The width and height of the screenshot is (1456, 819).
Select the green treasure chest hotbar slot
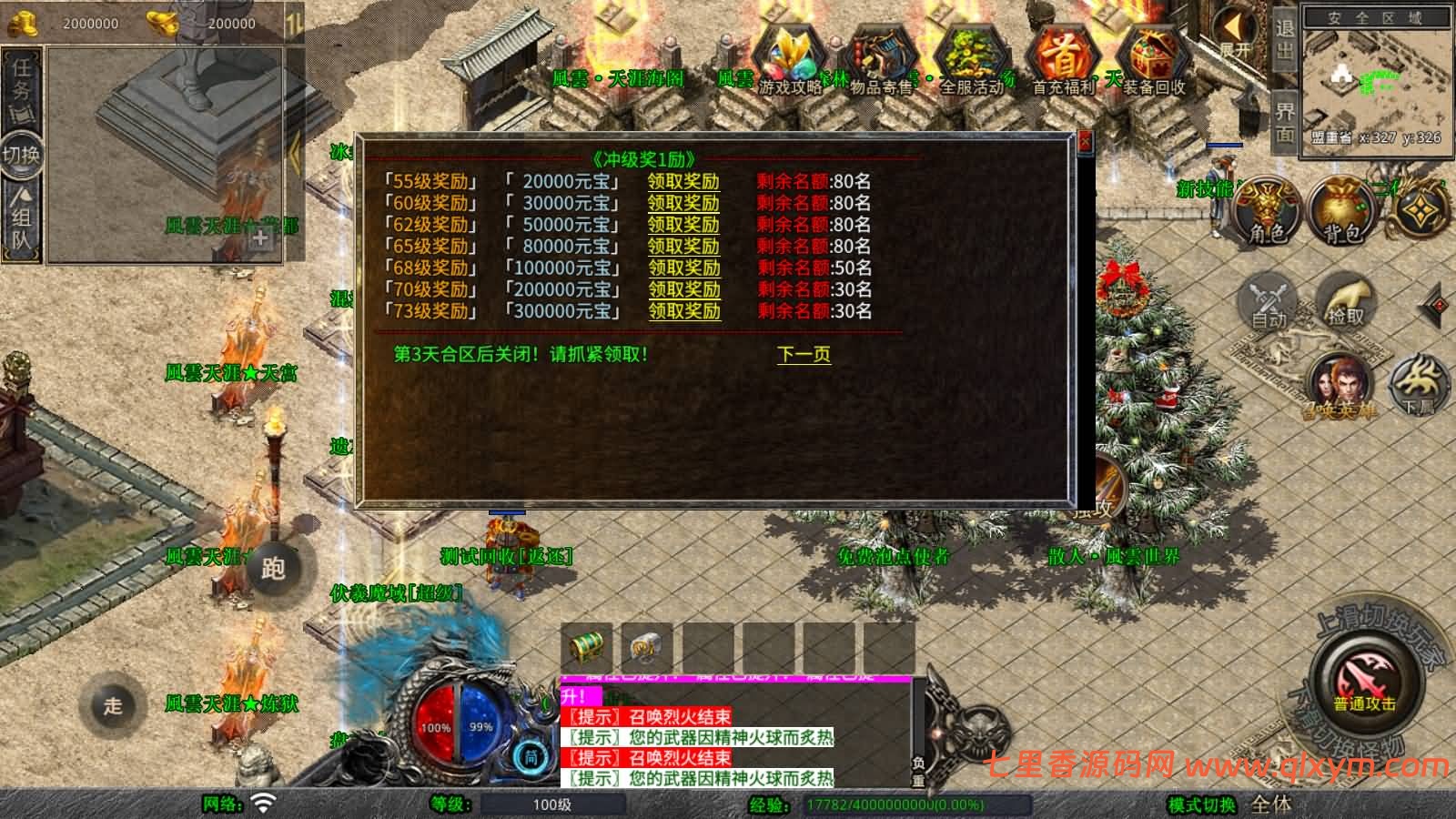pos(586,647)
